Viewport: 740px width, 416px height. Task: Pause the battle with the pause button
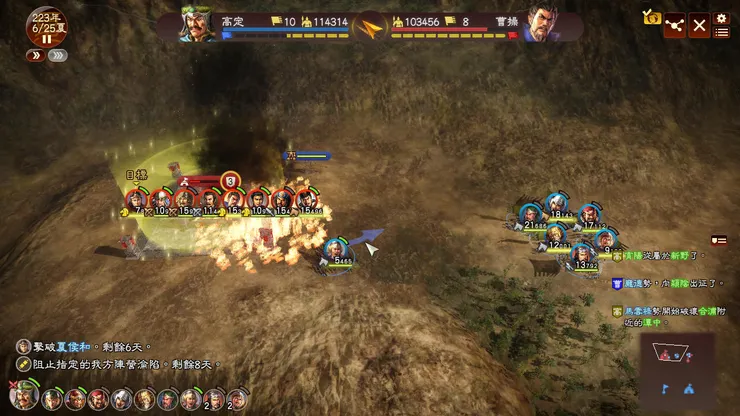pyautogui.click(x=46, y=39)
